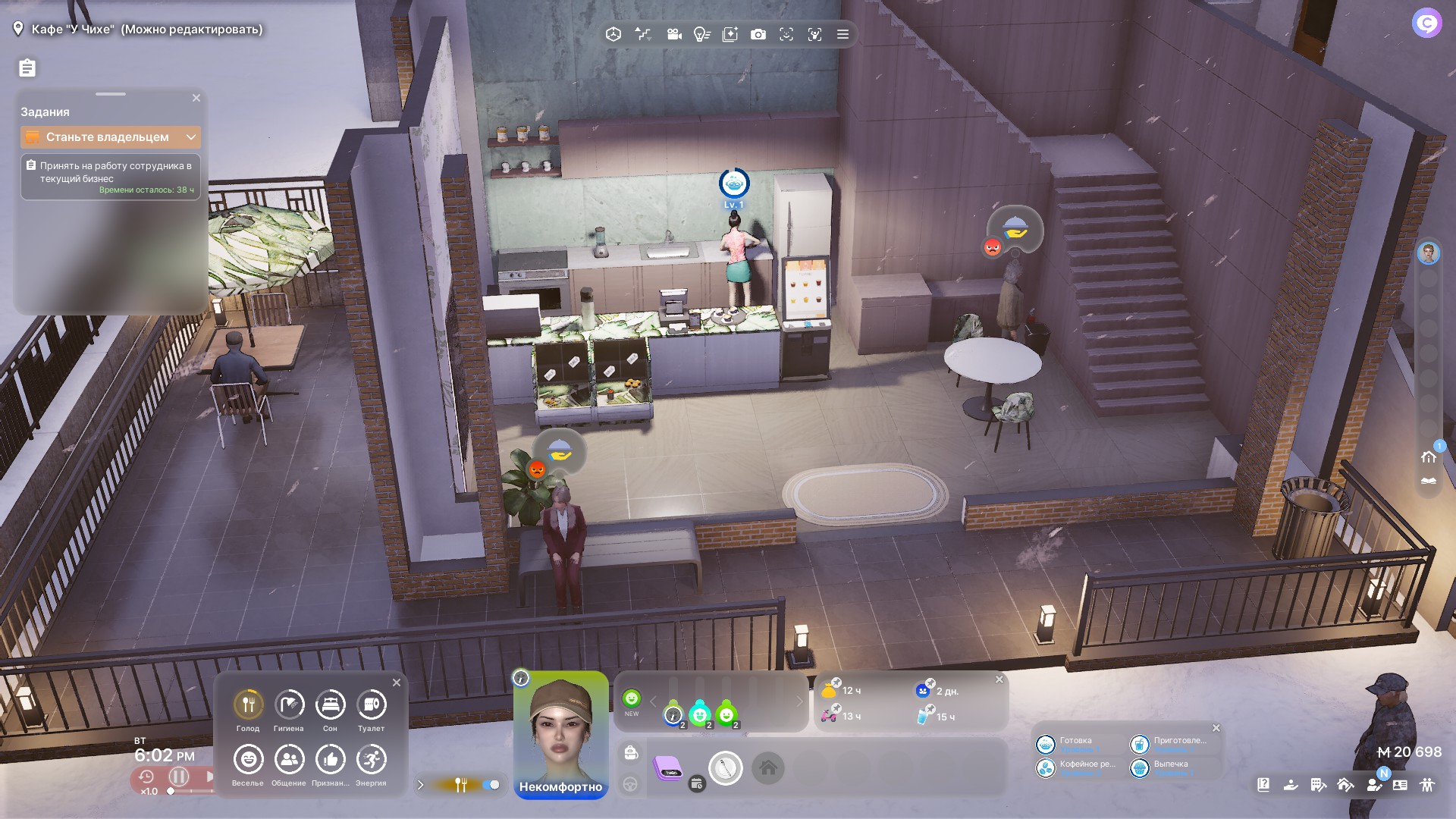Toggle the floor level stairs control
The image size is (1456, 819).
click(x=643, y=34)
